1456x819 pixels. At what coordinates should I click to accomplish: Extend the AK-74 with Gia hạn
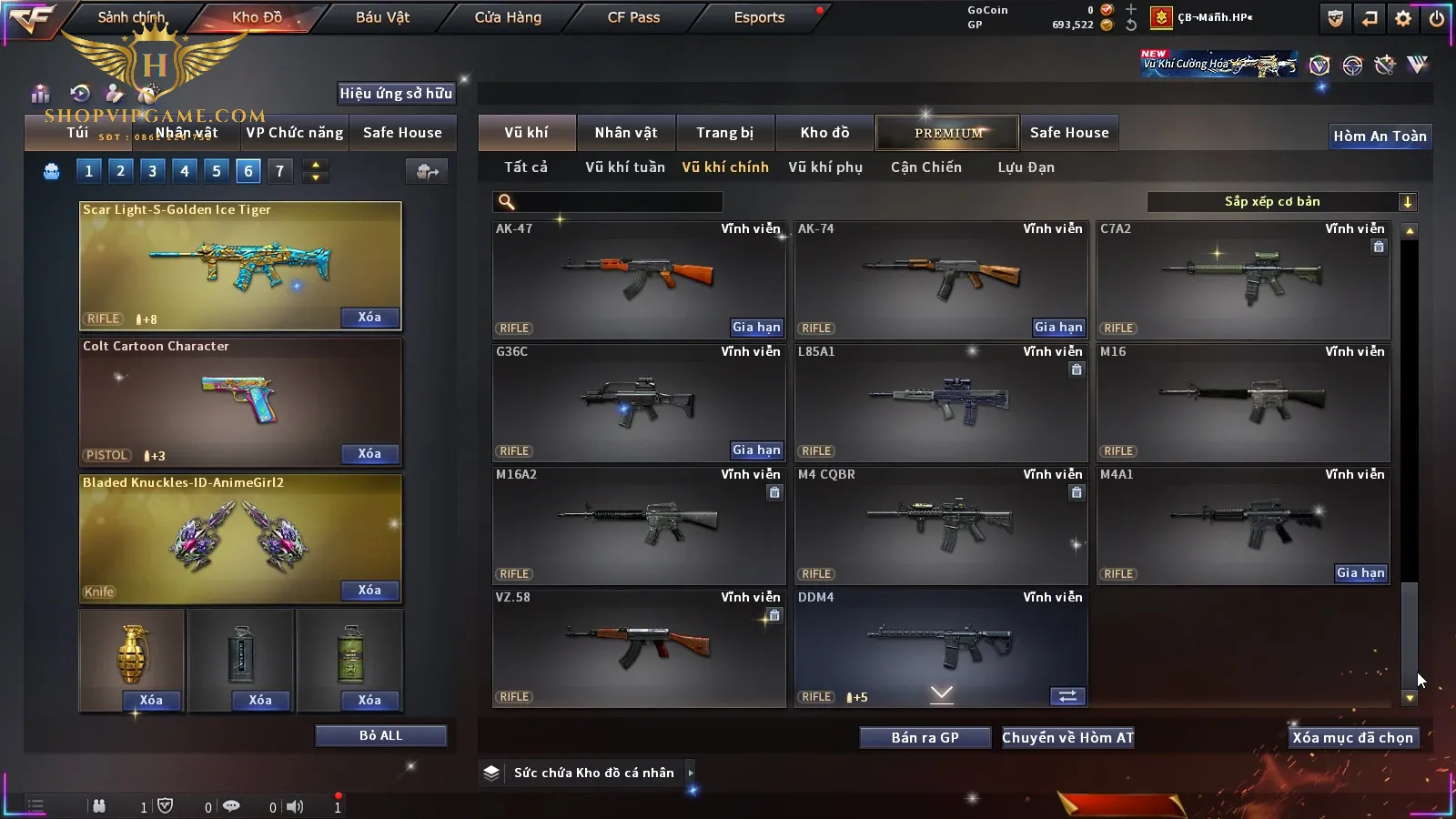(1058, 328)
